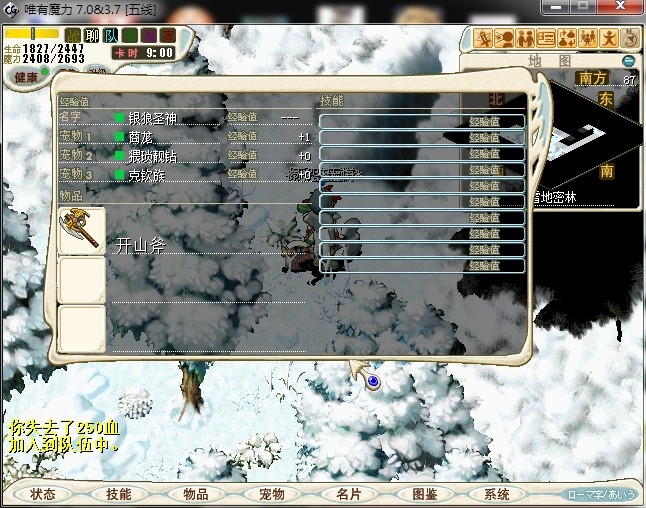This screenshot has height=508, width=646.
Task: Click the sword and scroll action icon
Action: point(485,39)
